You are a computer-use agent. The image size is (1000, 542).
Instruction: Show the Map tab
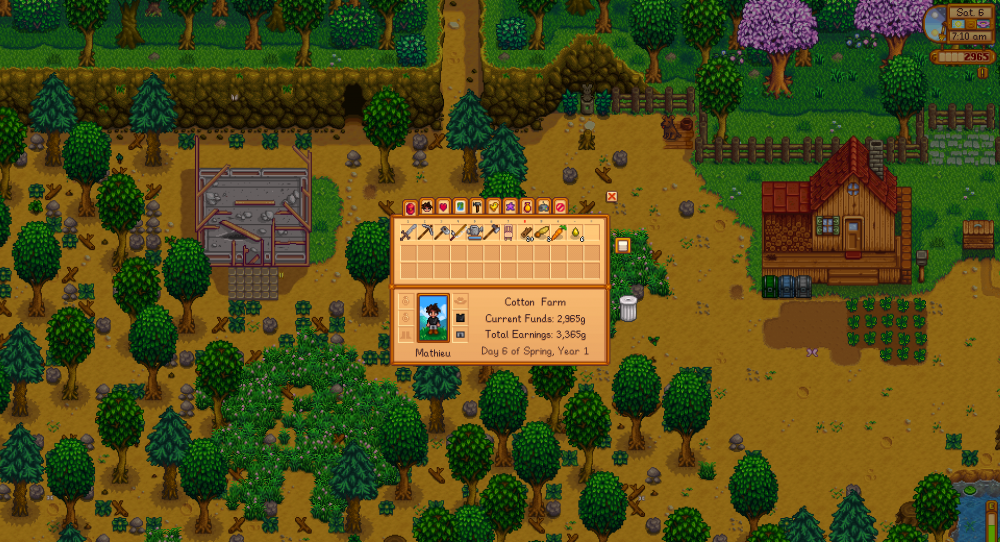[x=460, y=207]
